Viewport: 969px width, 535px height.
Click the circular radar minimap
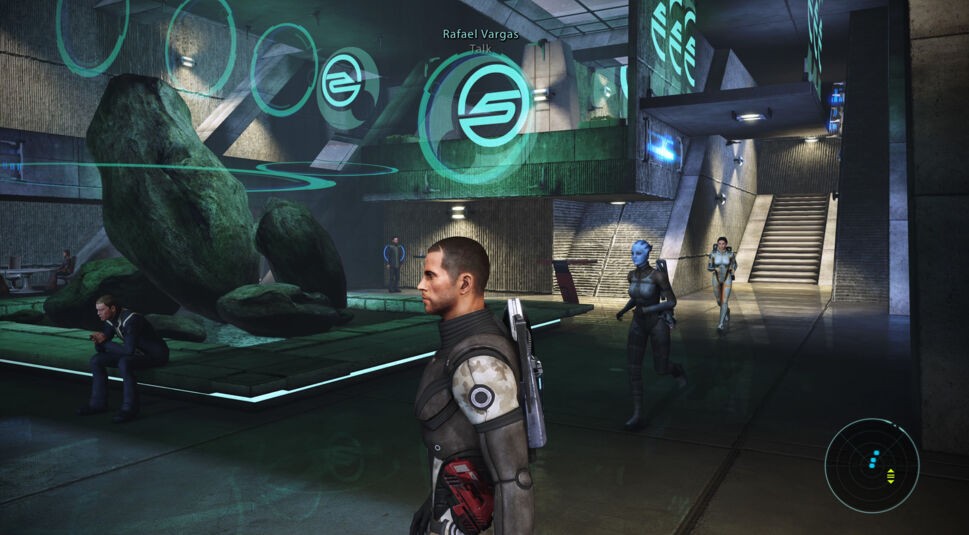[x=872, y=466]
